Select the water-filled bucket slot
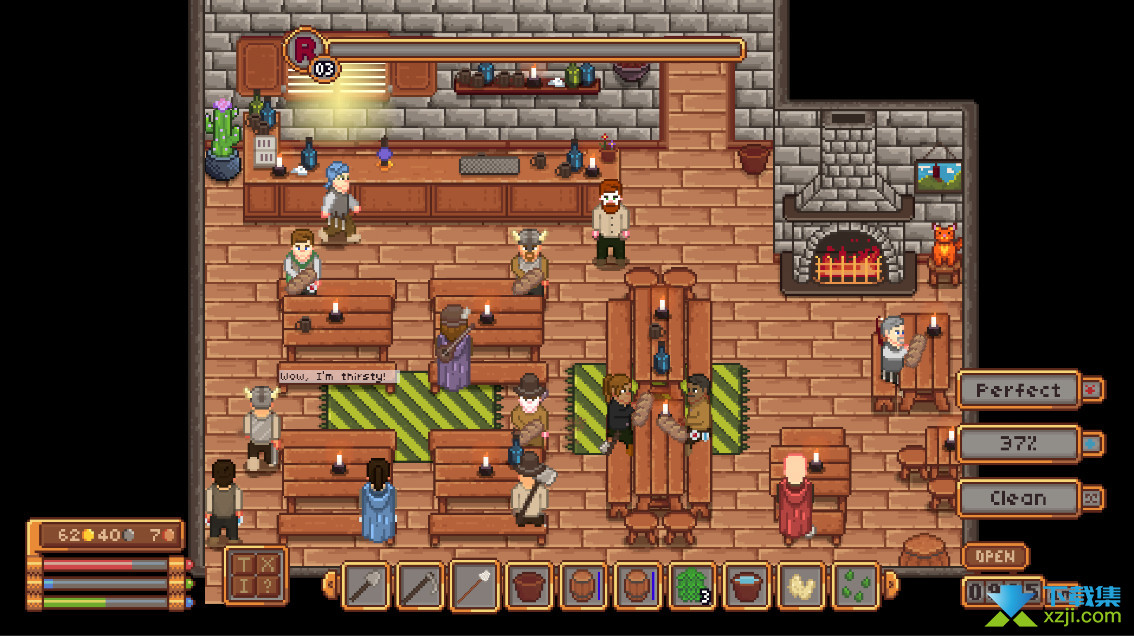This screenshot has width=1134, height=636. pos(747,586)
